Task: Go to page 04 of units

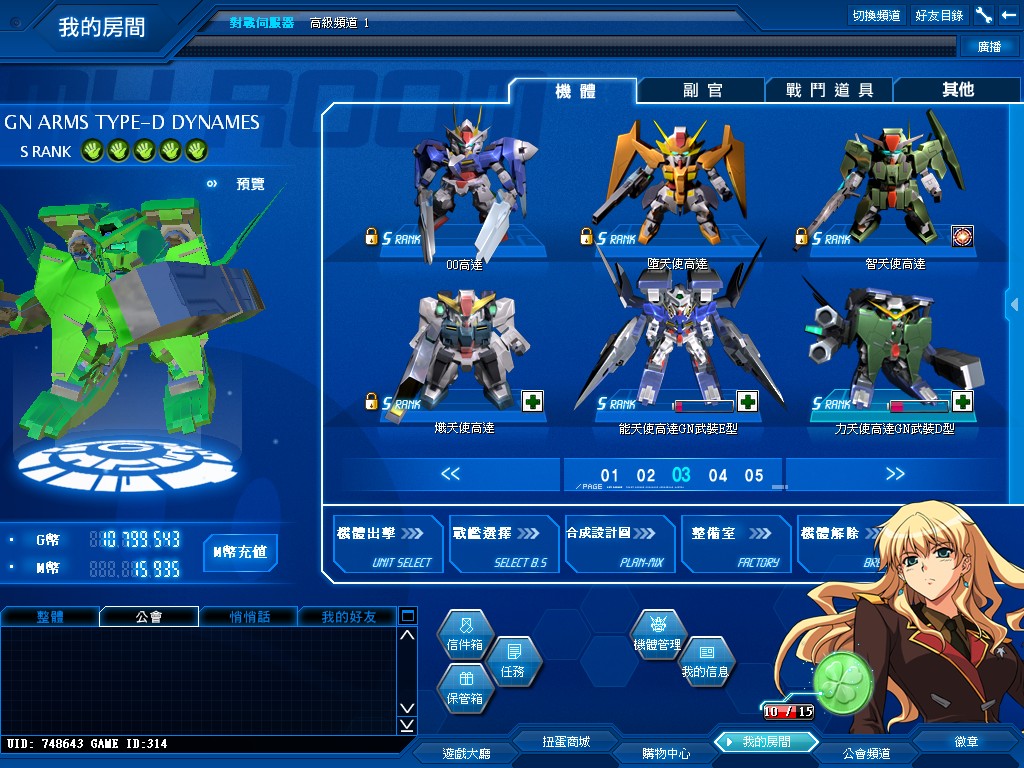Action: [718, 475]
